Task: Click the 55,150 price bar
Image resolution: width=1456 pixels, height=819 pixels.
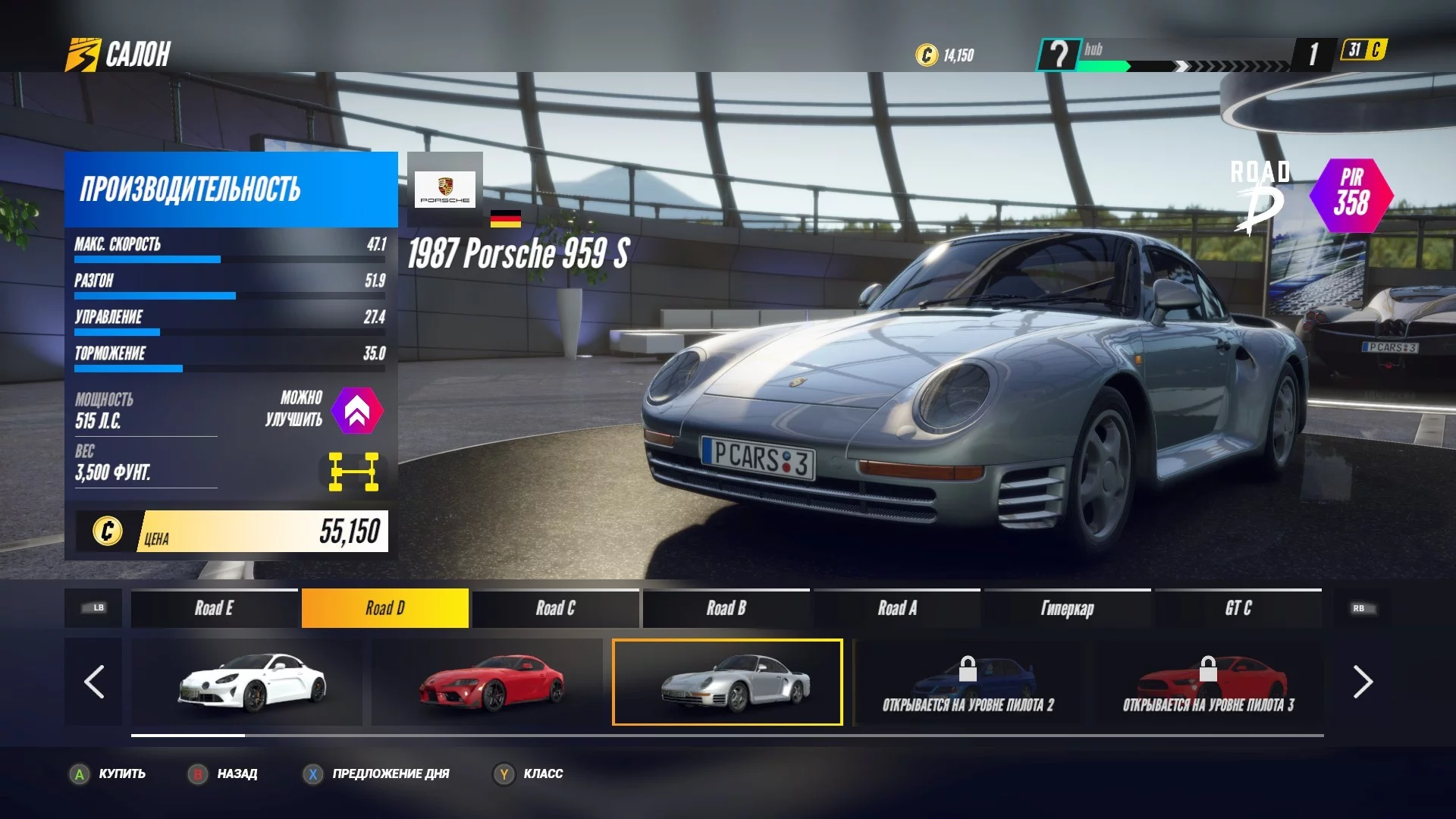Action: [x=232, y=531]
